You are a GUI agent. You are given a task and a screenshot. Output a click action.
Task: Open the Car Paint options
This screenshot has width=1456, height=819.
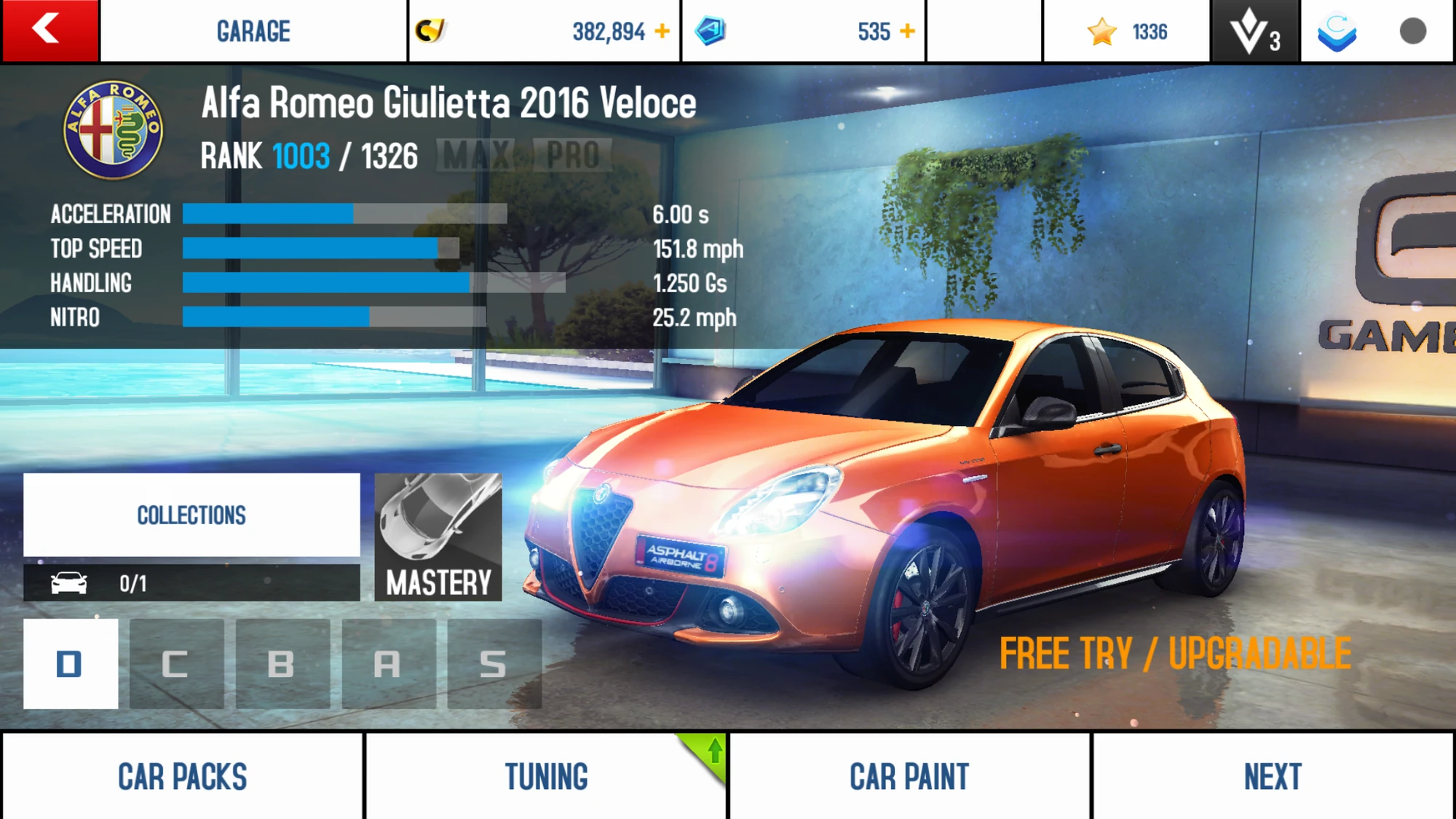pos(909,776)
